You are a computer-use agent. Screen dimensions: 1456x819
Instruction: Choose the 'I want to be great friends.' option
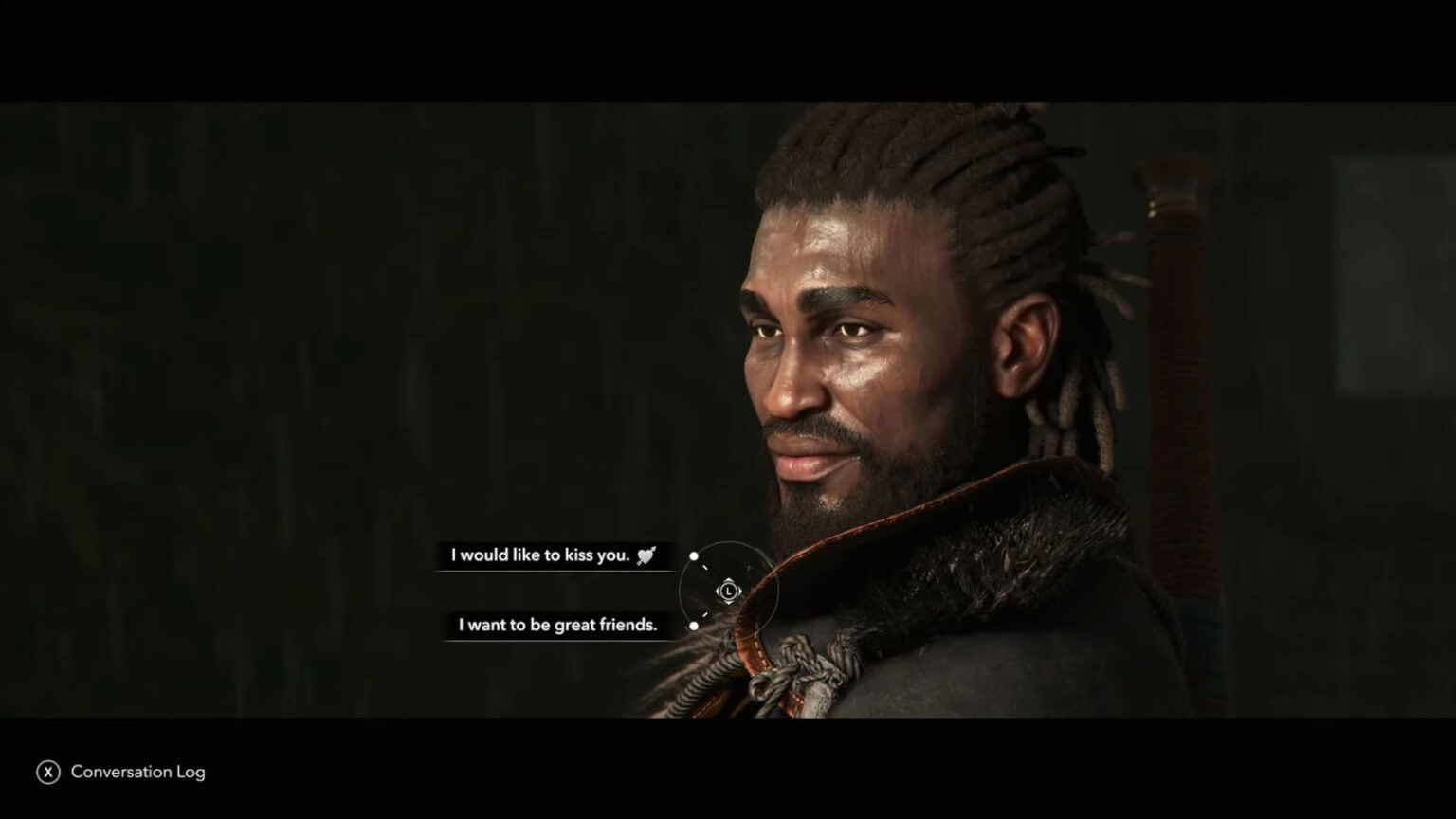557,625
